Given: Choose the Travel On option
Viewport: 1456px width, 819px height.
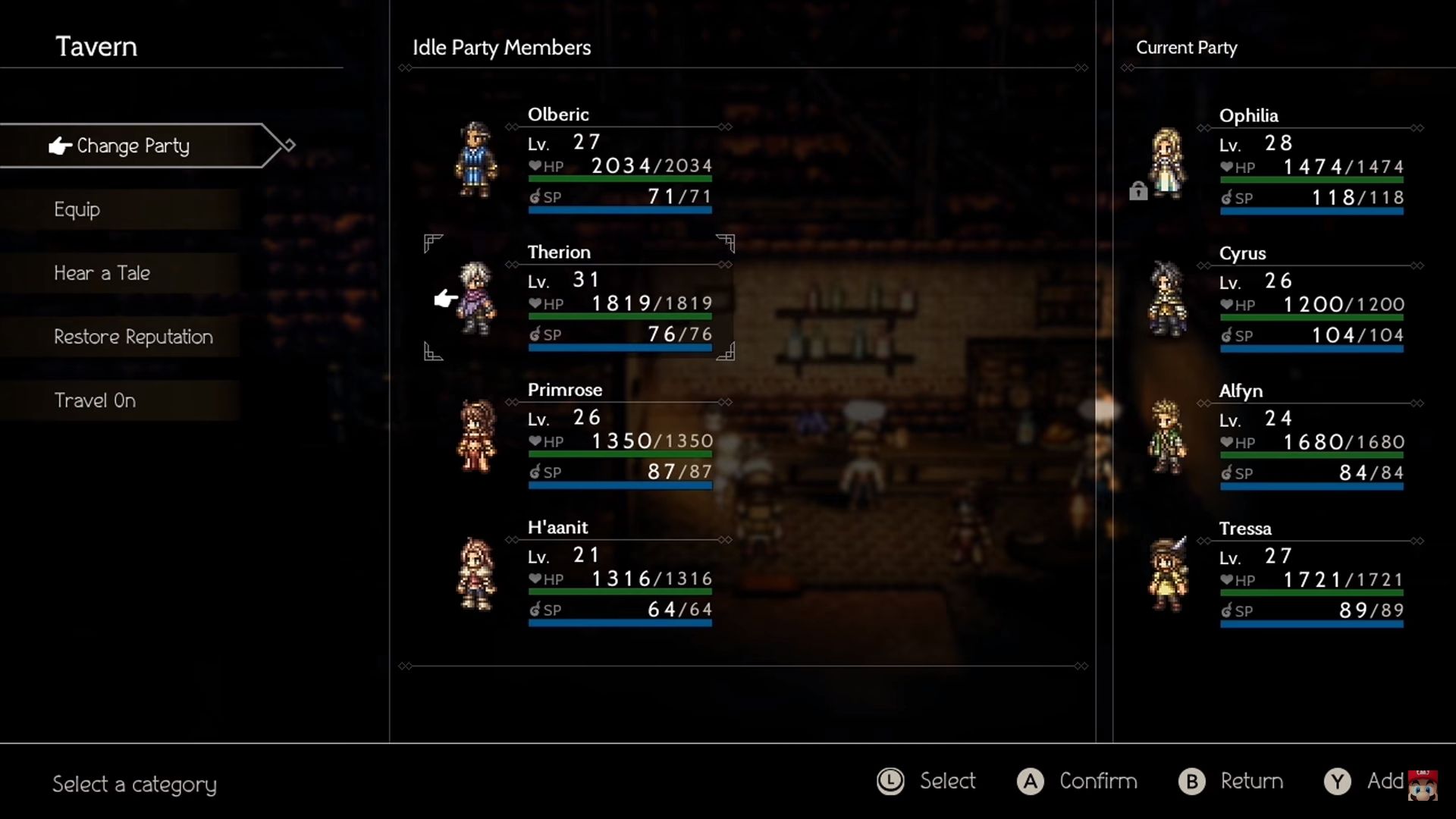Looking at the screenshot, I should (95, 400).
